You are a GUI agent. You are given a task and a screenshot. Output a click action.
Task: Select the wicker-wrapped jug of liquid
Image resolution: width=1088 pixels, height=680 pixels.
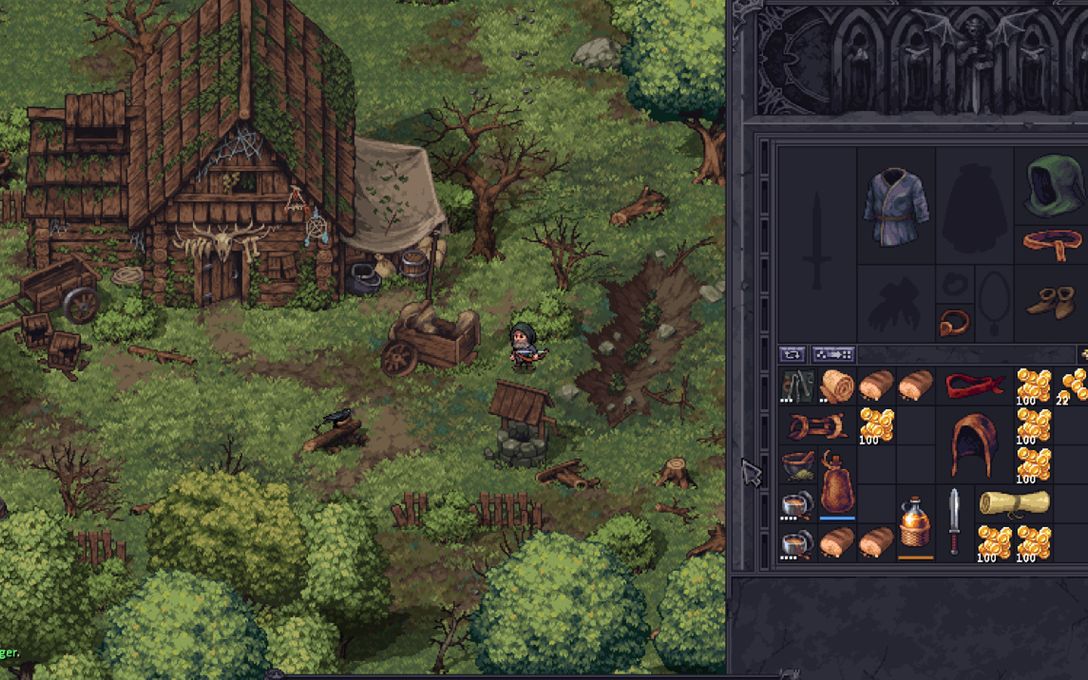tap(915, 522)
